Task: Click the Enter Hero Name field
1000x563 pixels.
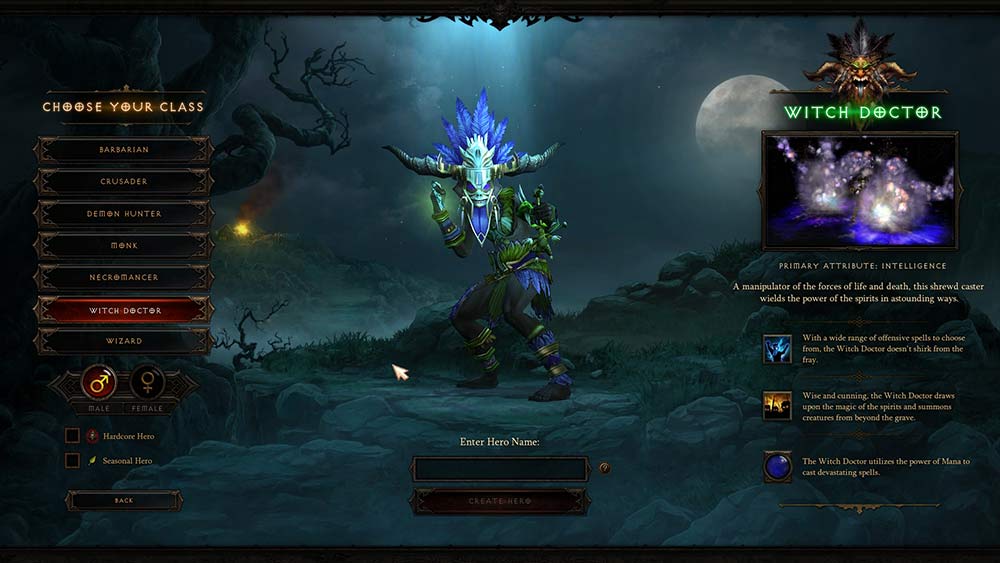Action: 500,469
